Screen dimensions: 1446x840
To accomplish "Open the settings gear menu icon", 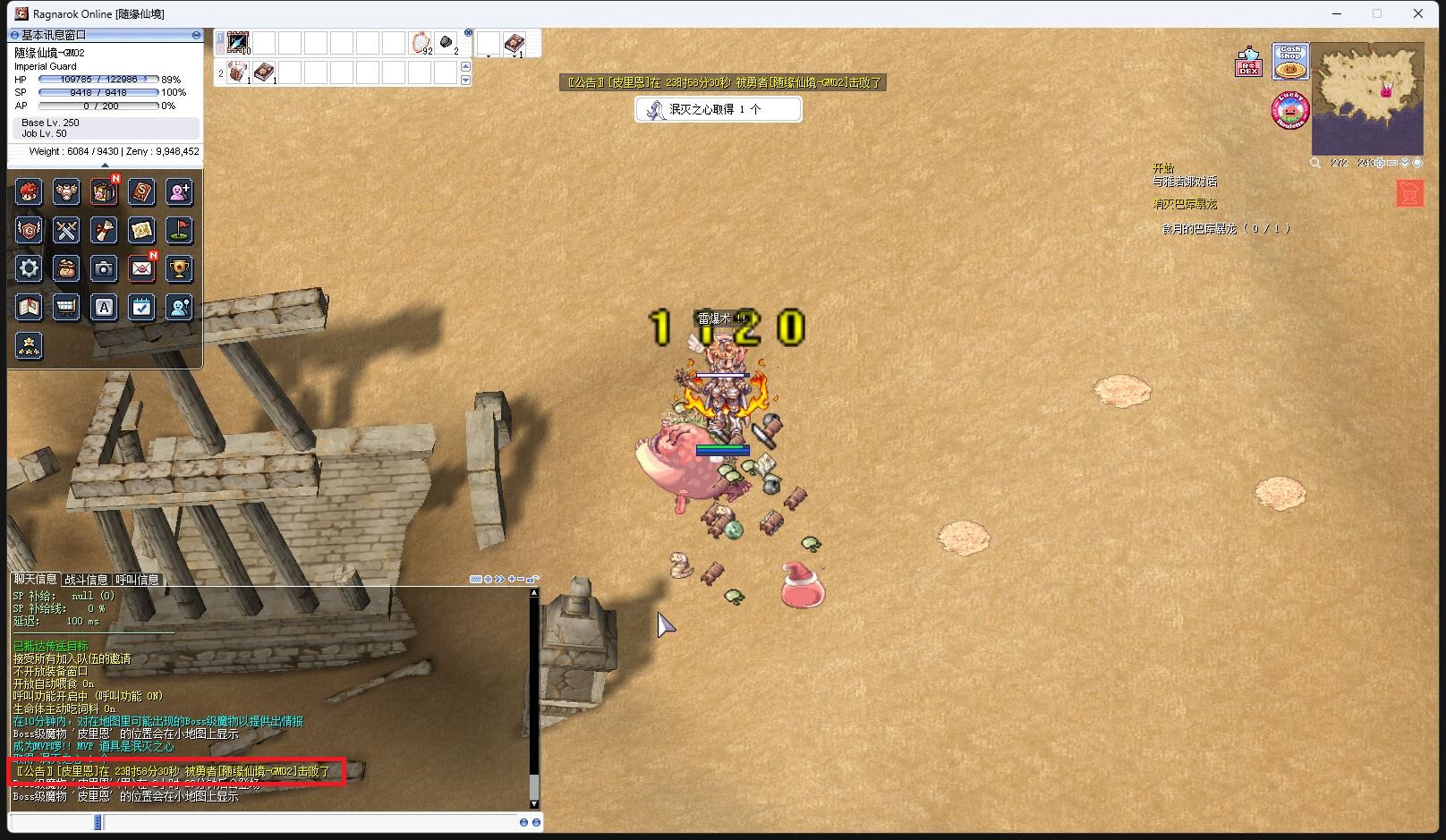I will (29, 268).
